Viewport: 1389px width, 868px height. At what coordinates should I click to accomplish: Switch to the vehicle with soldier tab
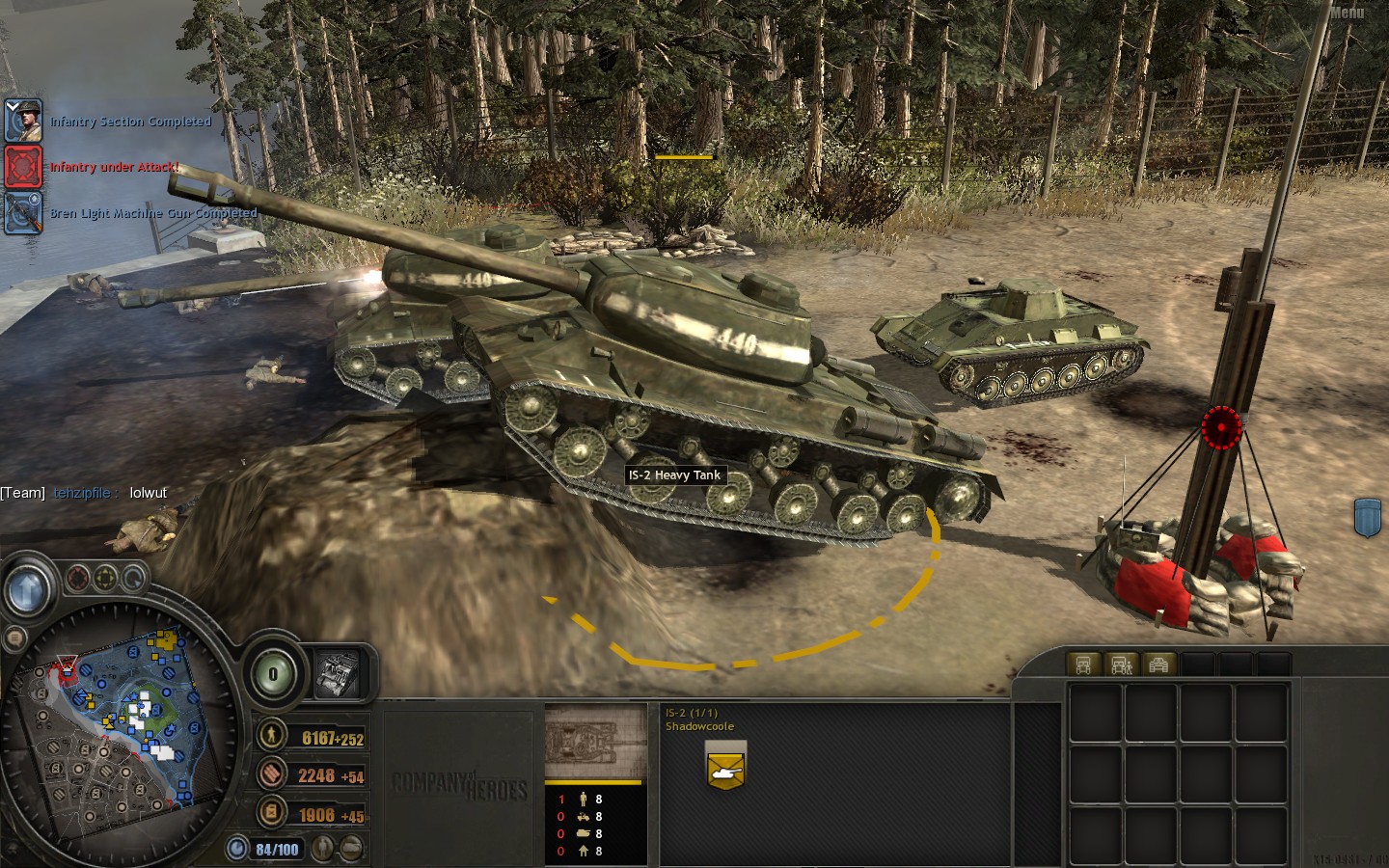[x=1121, y=665]
